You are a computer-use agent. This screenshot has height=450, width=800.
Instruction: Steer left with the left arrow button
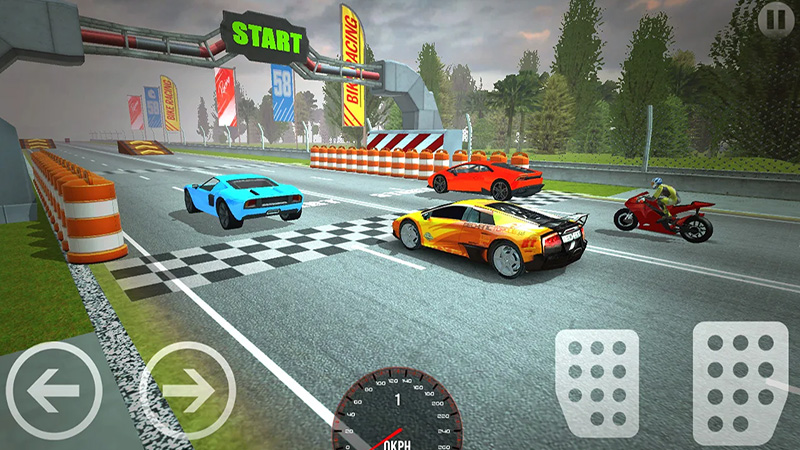53,390
